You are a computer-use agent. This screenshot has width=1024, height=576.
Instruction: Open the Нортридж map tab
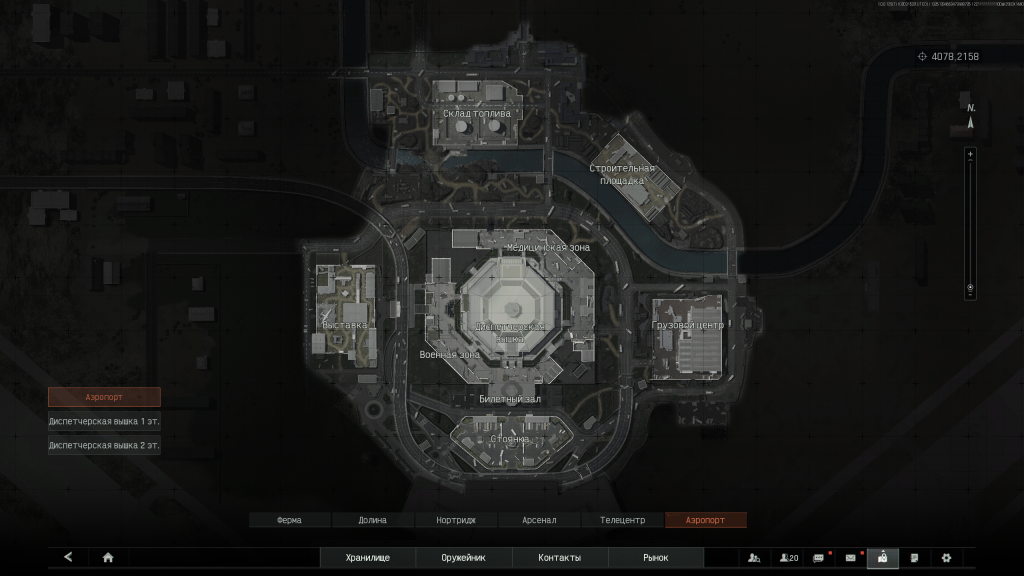coord(455,520)
